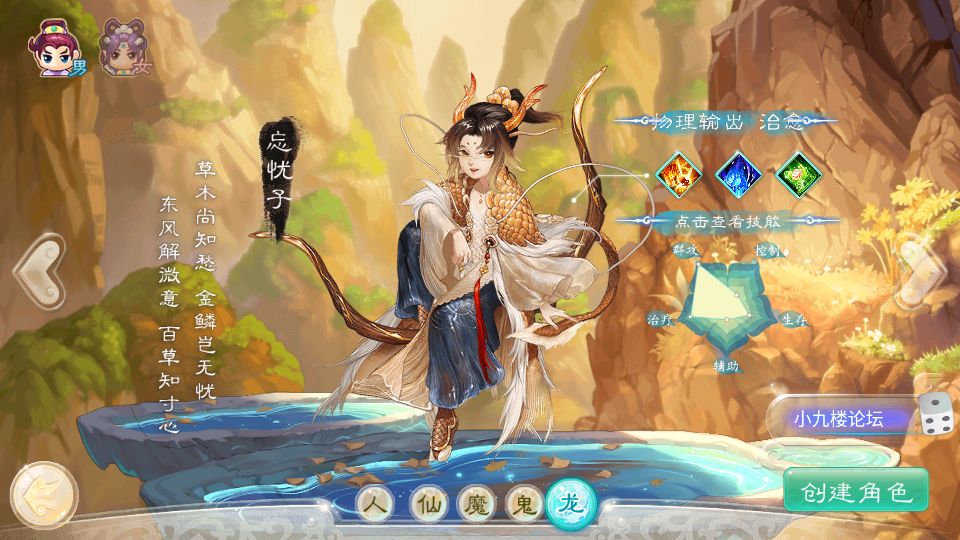View the fire skill icon
Viewport: 960px width, 540px height.
[680, 174]
